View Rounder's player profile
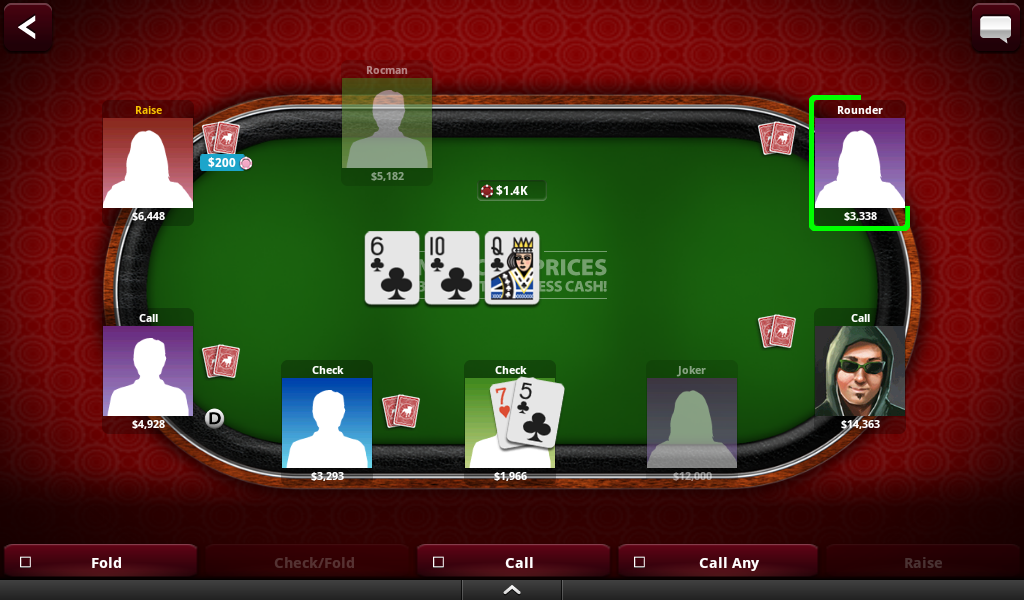This screenshot has width=1024, height=600. (x=859, y=163)
